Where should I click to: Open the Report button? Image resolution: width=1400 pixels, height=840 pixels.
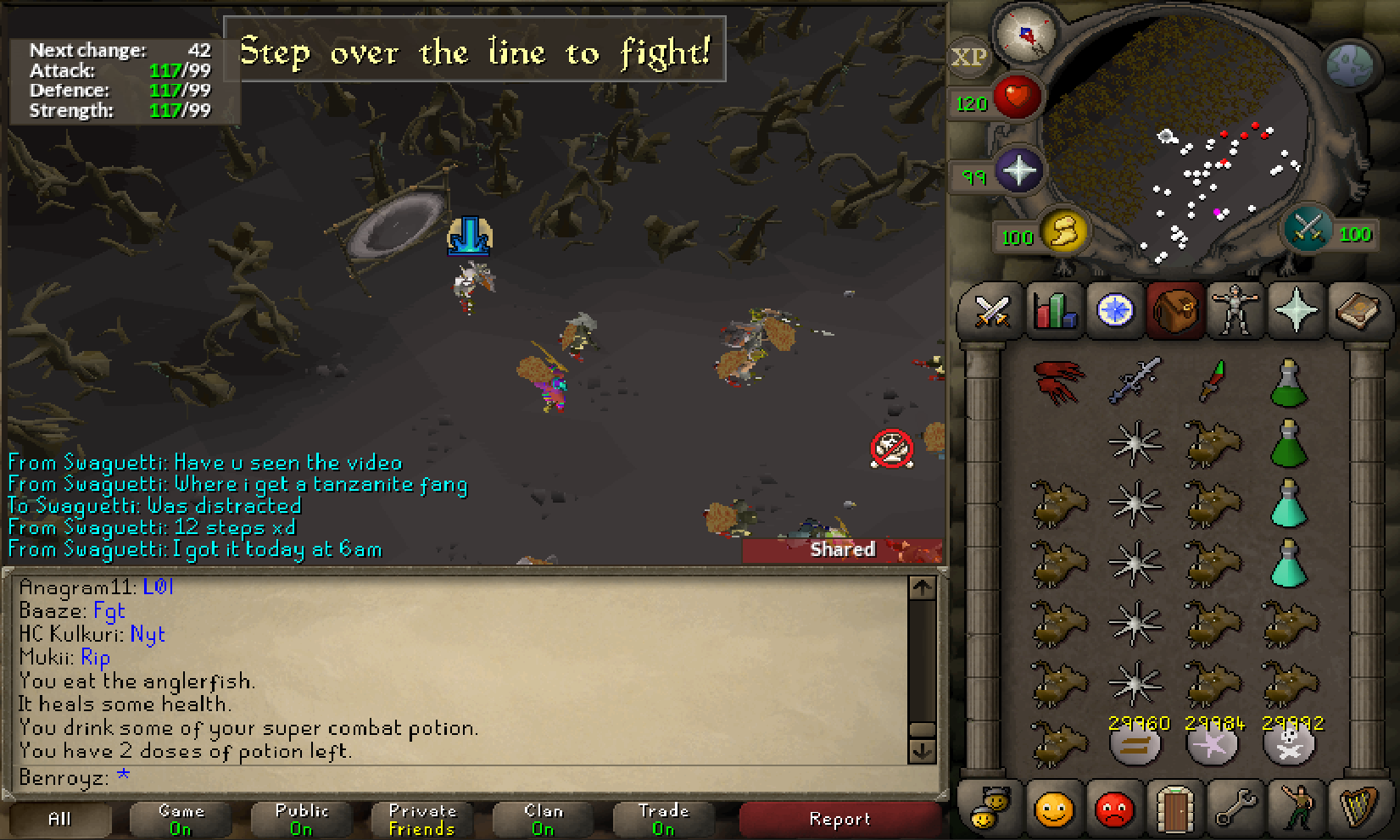click(839, 819)
